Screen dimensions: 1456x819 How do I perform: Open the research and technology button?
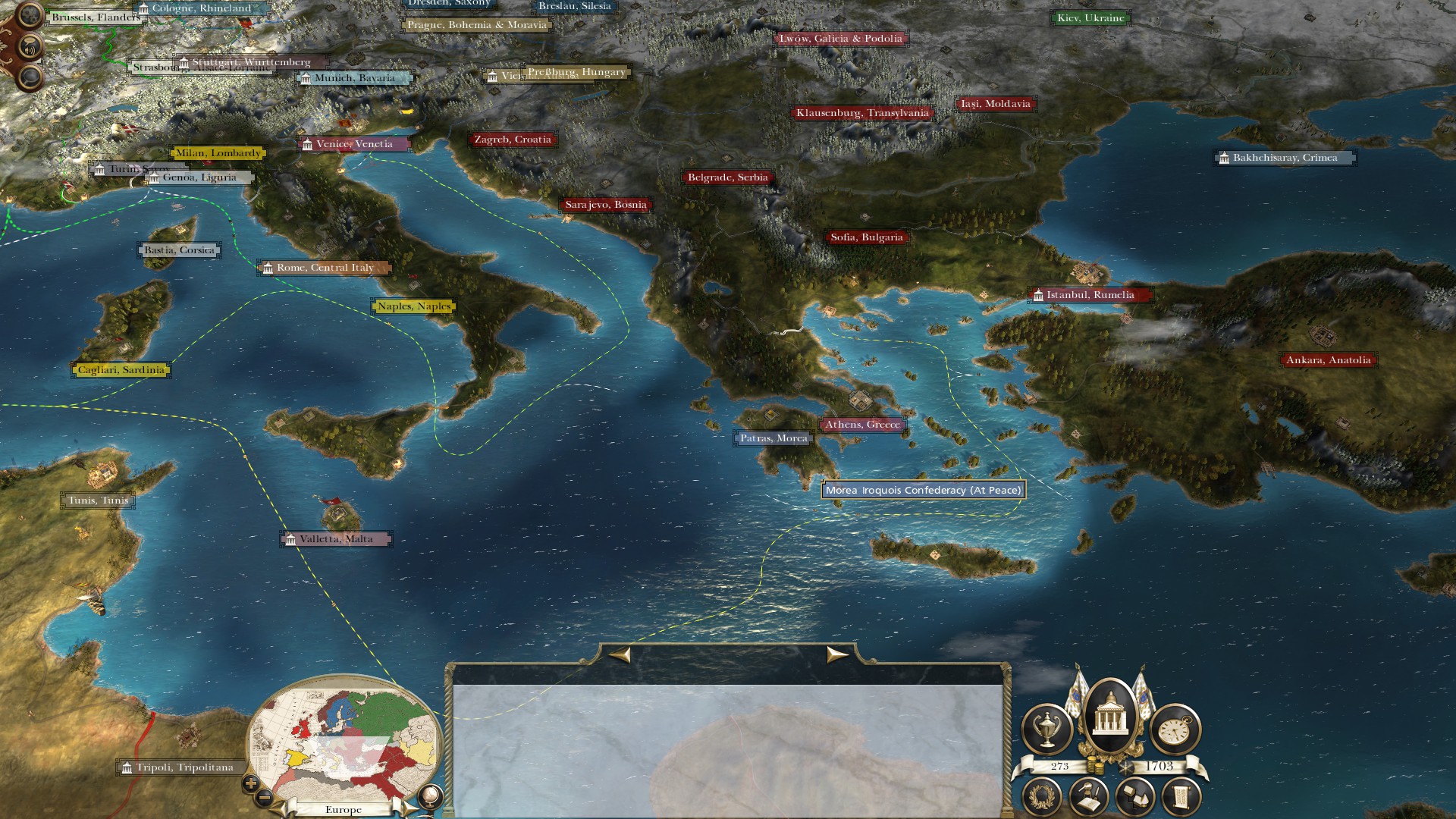[x=1089, y=798]
